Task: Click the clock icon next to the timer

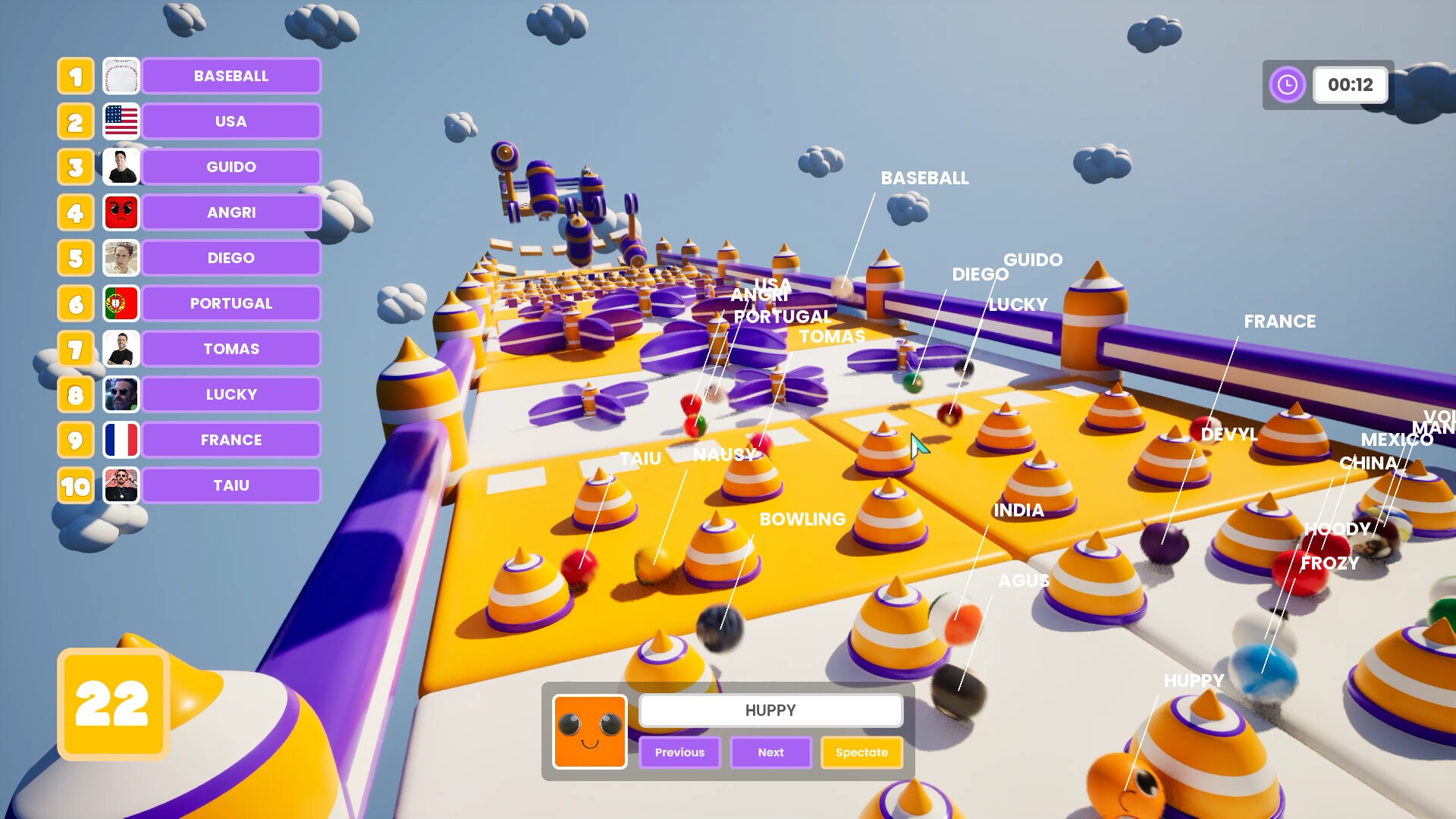Action: pyautogui.click(x=1287, y=84)
